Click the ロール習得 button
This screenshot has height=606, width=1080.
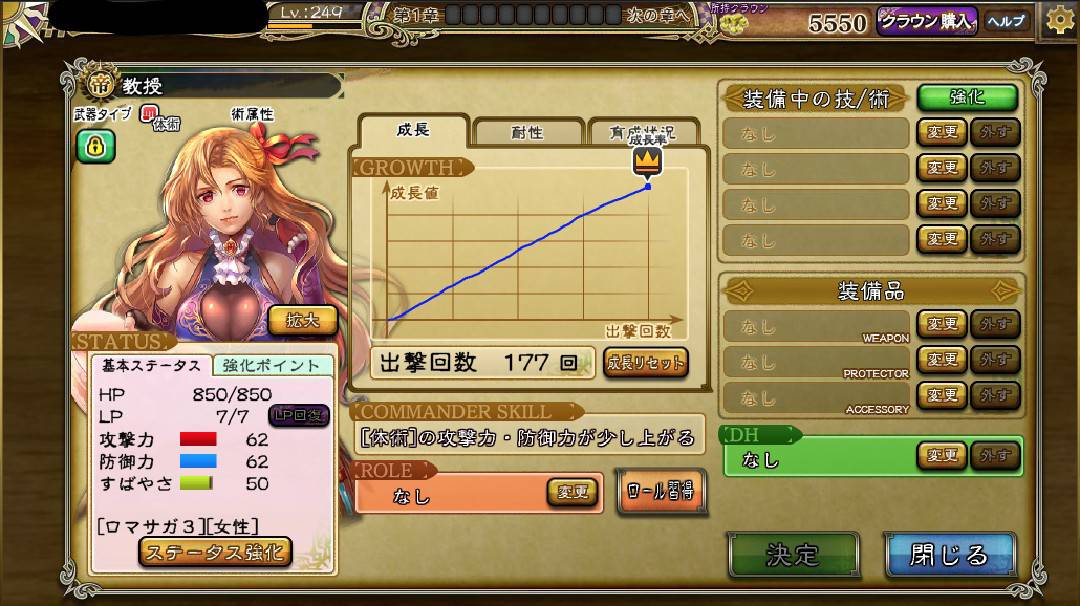tap(660, 491)
